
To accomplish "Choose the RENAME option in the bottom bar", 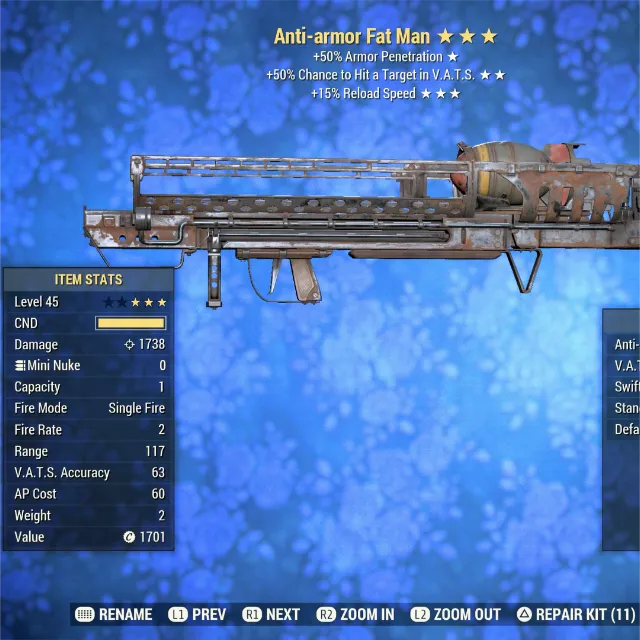I will pos(114,614).
